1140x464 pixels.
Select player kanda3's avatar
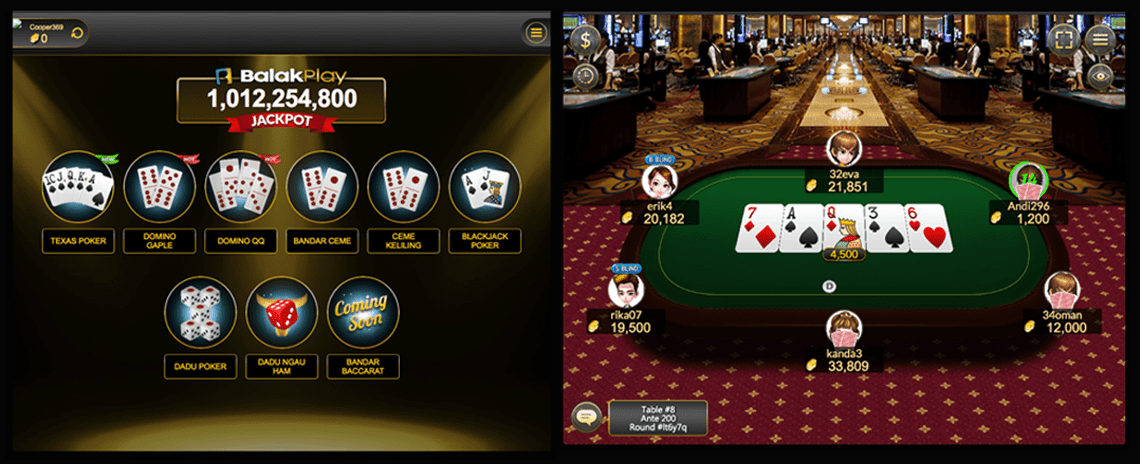[844, 328]
